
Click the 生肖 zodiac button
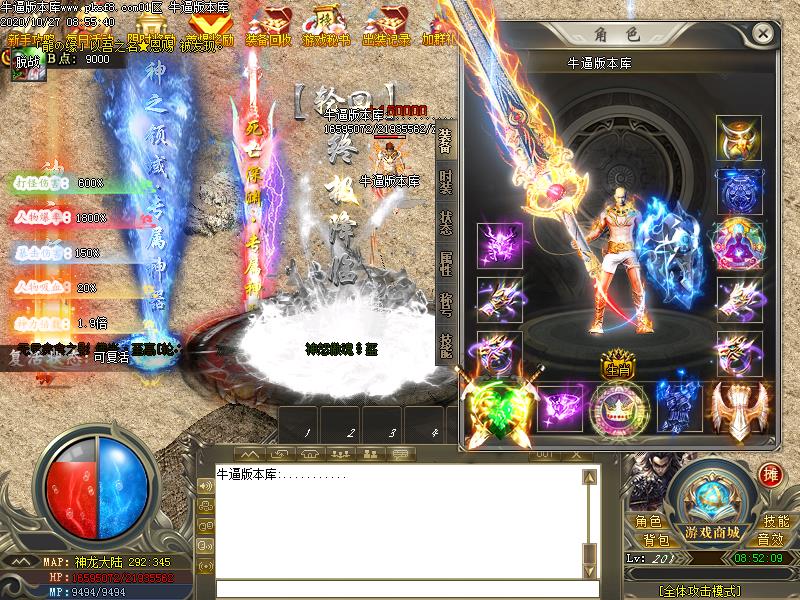(x=613, y=367)
